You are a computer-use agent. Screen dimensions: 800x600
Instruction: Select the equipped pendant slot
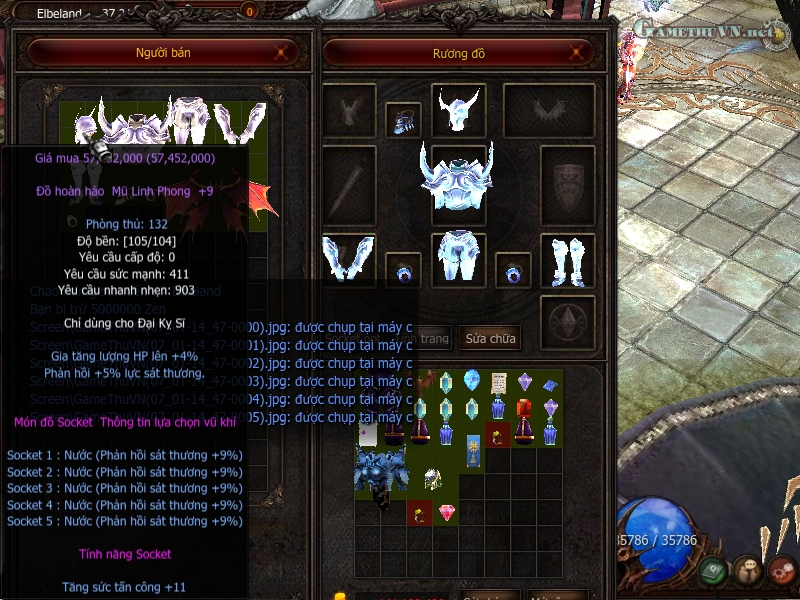(403, 120)
